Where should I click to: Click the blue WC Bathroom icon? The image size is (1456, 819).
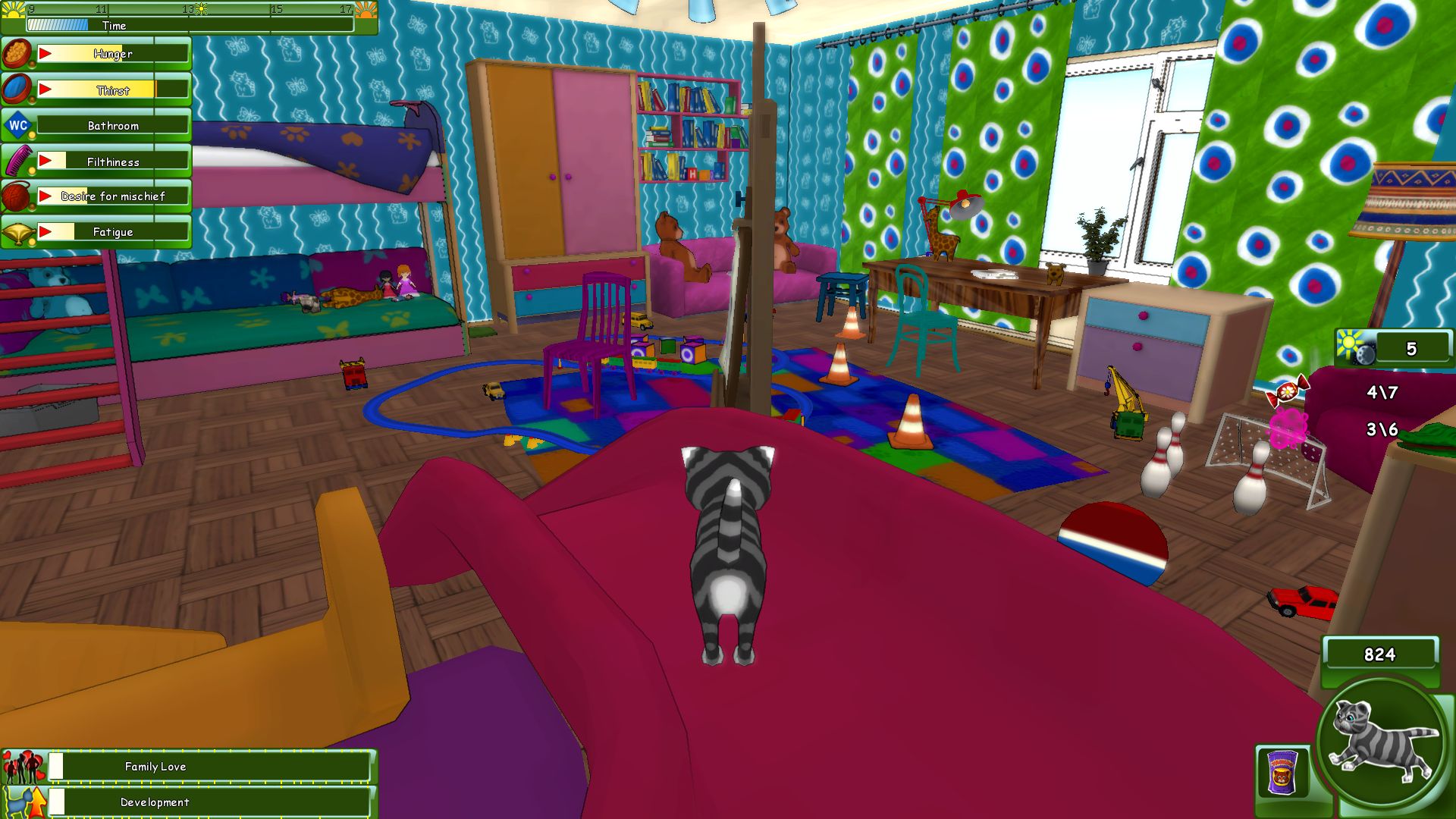(x=17, y=124)
